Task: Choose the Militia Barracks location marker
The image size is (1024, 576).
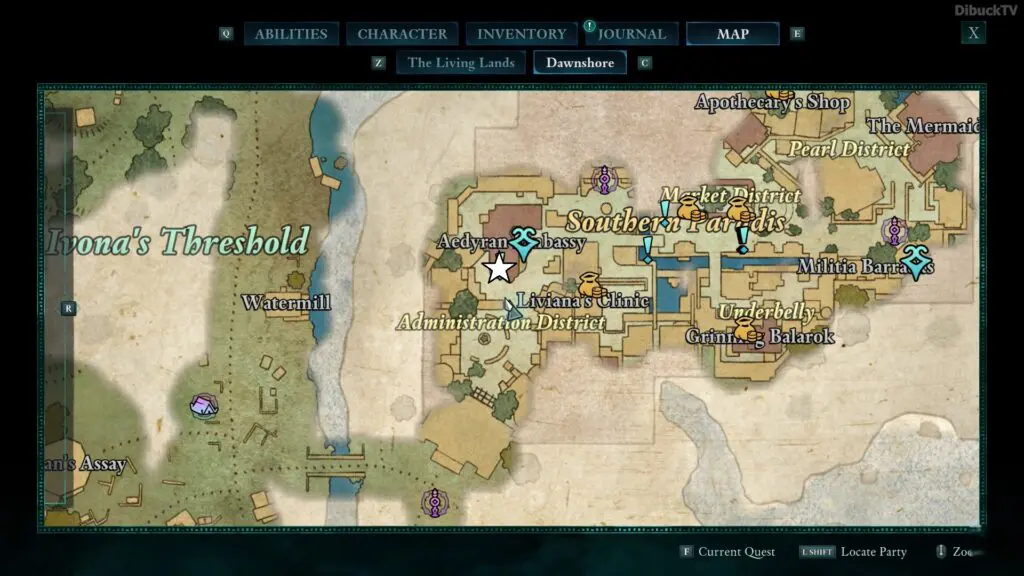Action: (915, 262)
